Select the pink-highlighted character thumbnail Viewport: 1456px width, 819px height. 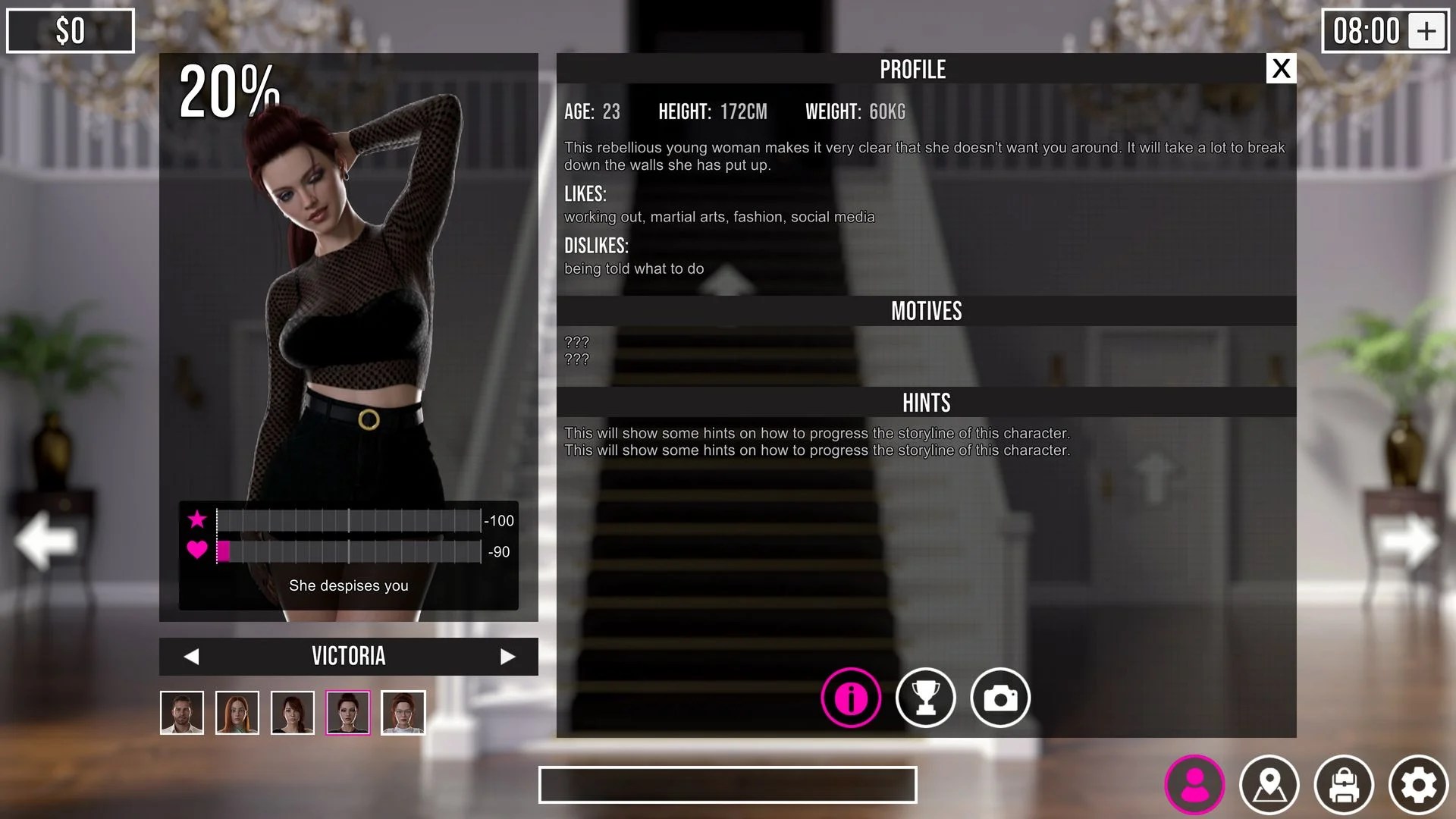click(348, 713)
